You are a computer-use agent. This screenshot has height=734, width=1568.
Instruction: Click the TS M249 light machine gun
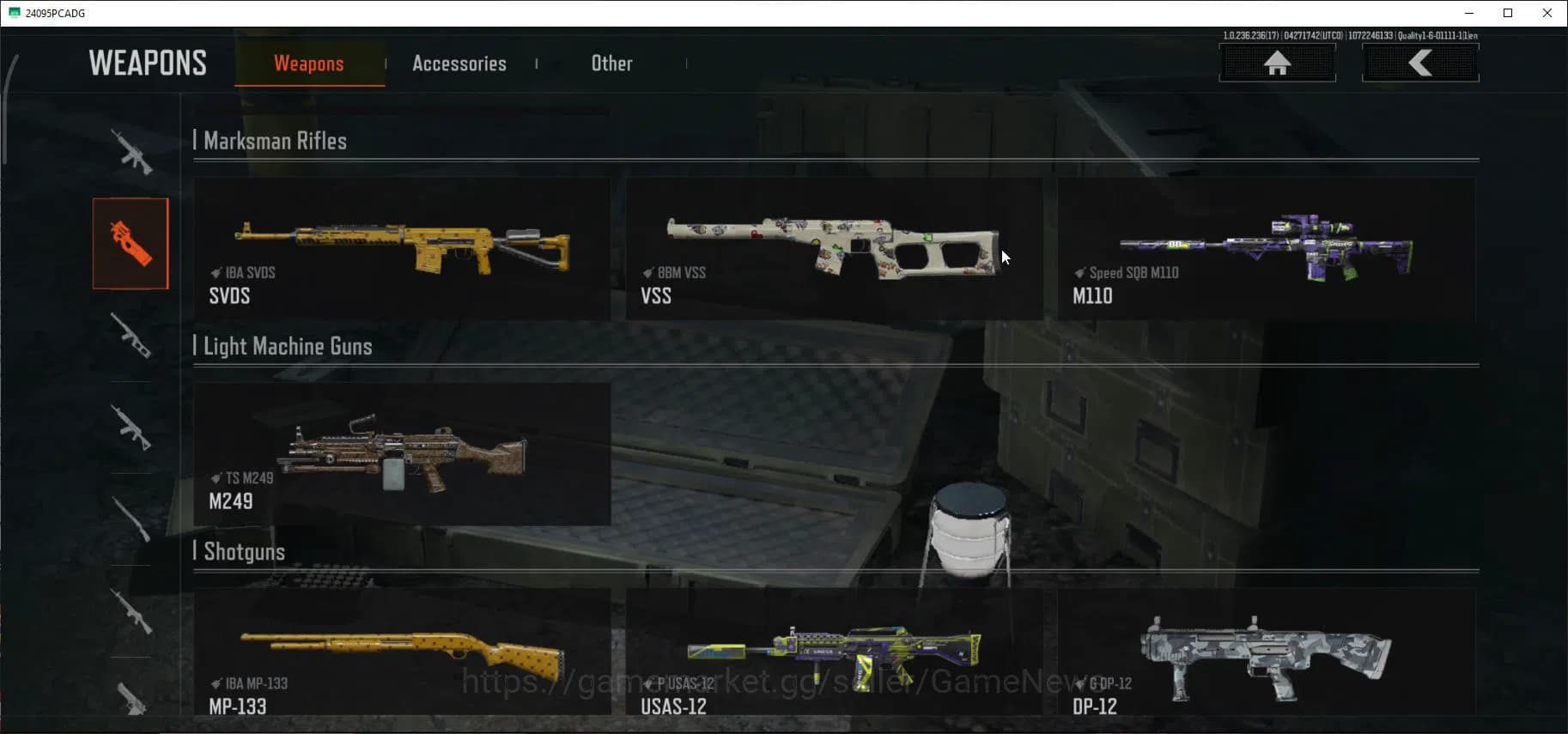pyautogui.click(x=402, y=453)
